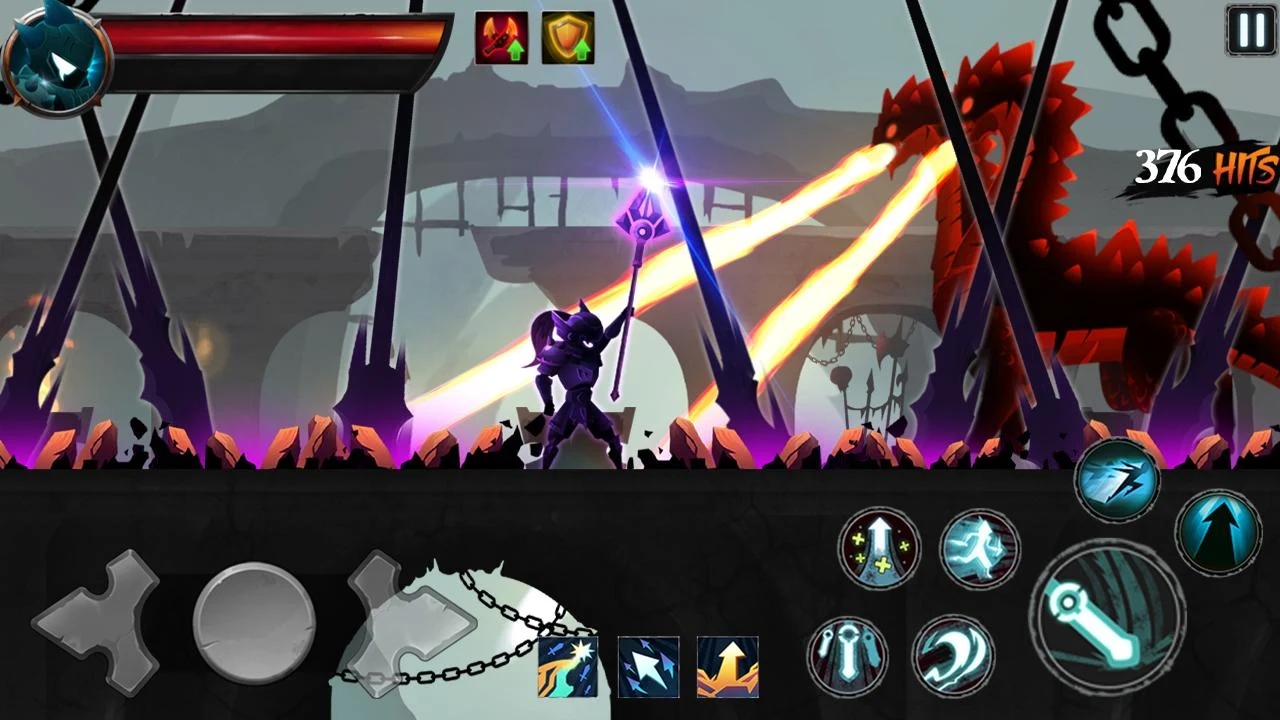
Task: Unleash the crescent slash skill
Action: click(952, 656)
